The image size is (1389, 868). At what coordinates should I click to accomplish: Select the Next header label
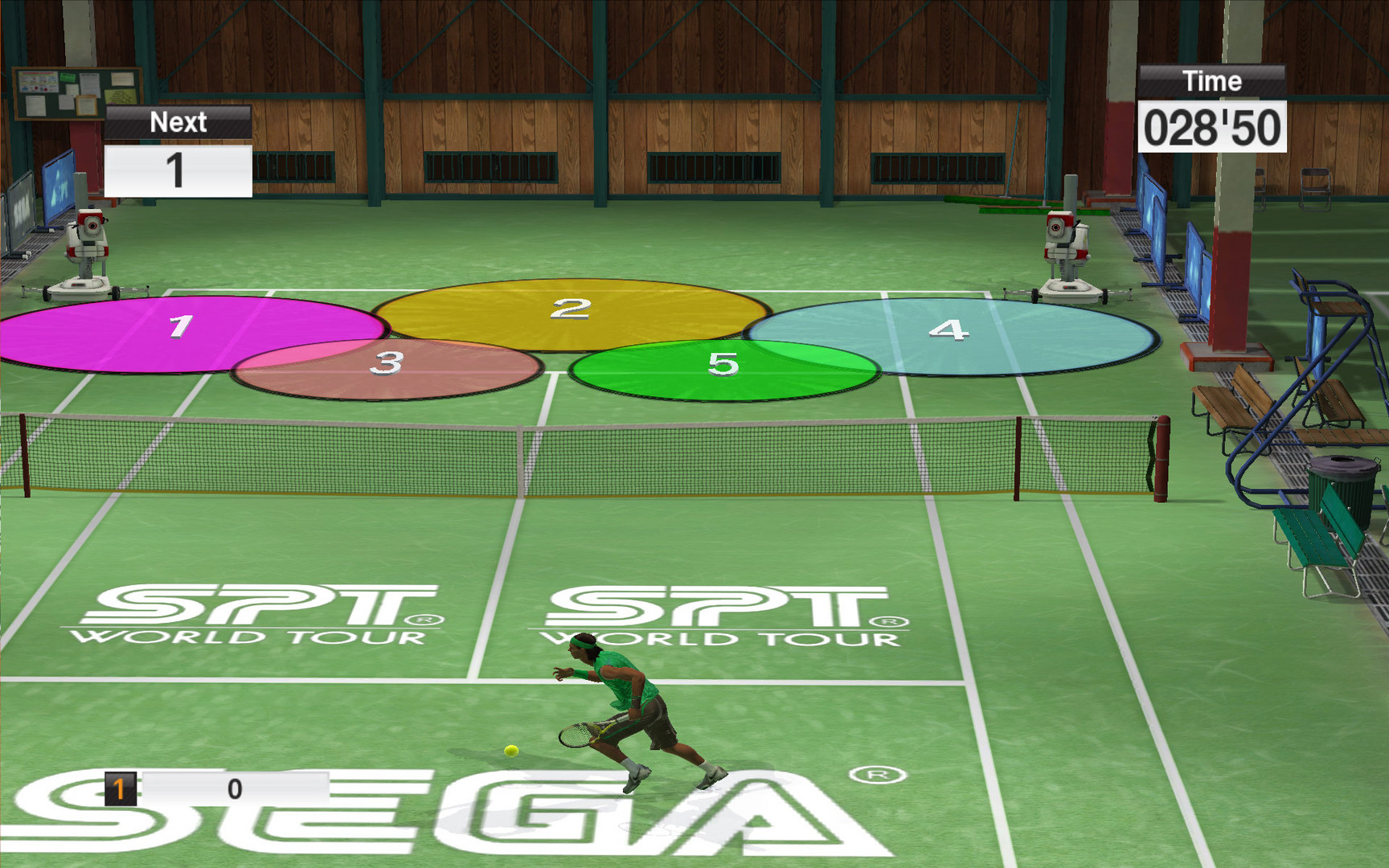coord(178,121)
